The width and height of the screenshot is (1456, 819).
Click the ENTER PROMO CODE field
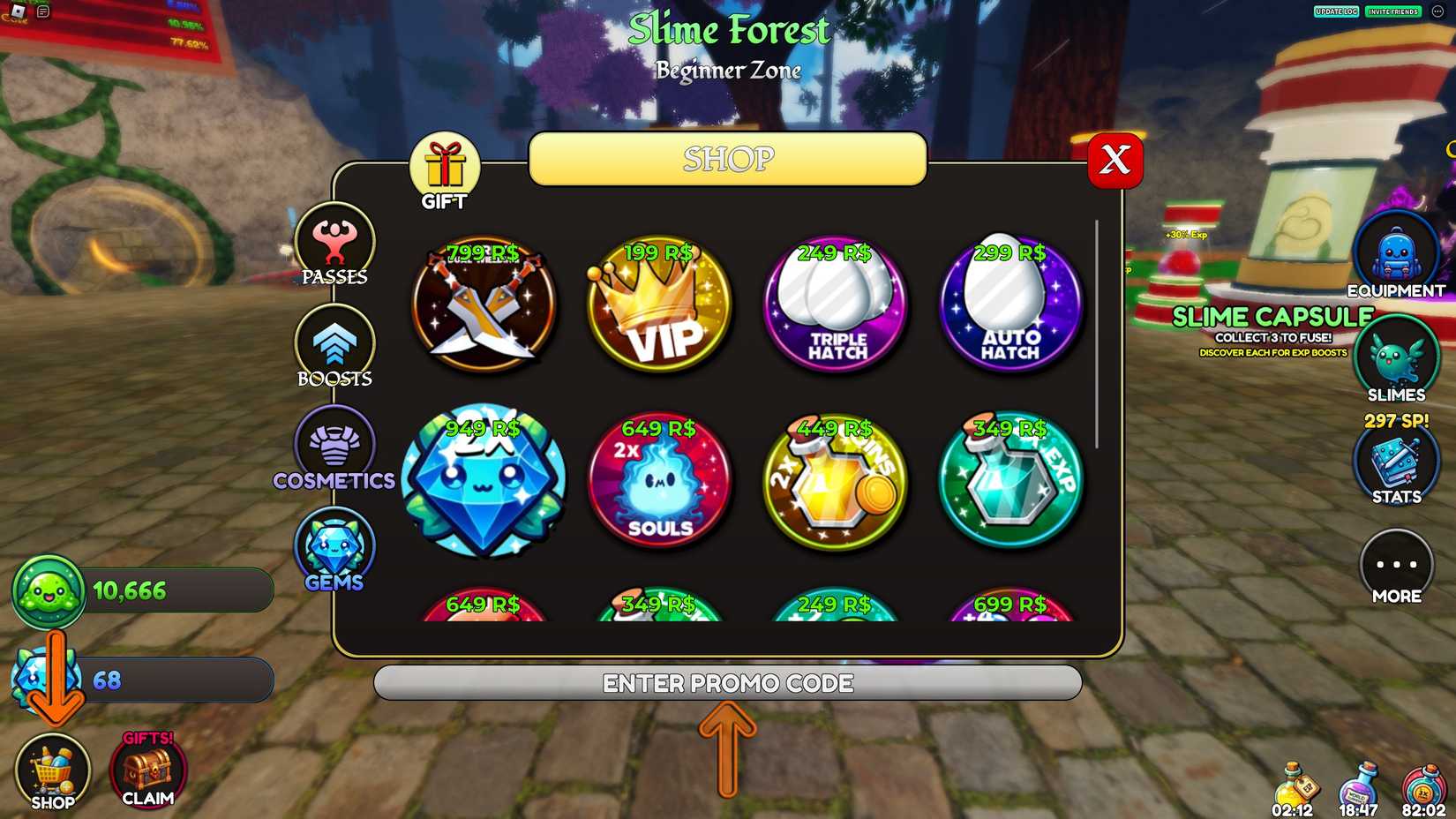point(727,682)
